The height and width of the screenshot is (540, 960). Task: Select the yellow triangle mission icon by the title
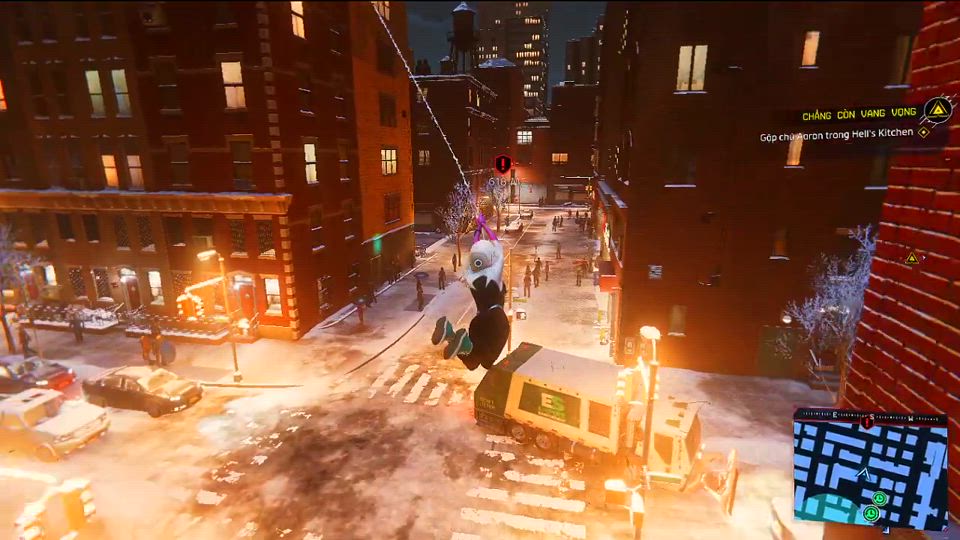coord(937,109)
